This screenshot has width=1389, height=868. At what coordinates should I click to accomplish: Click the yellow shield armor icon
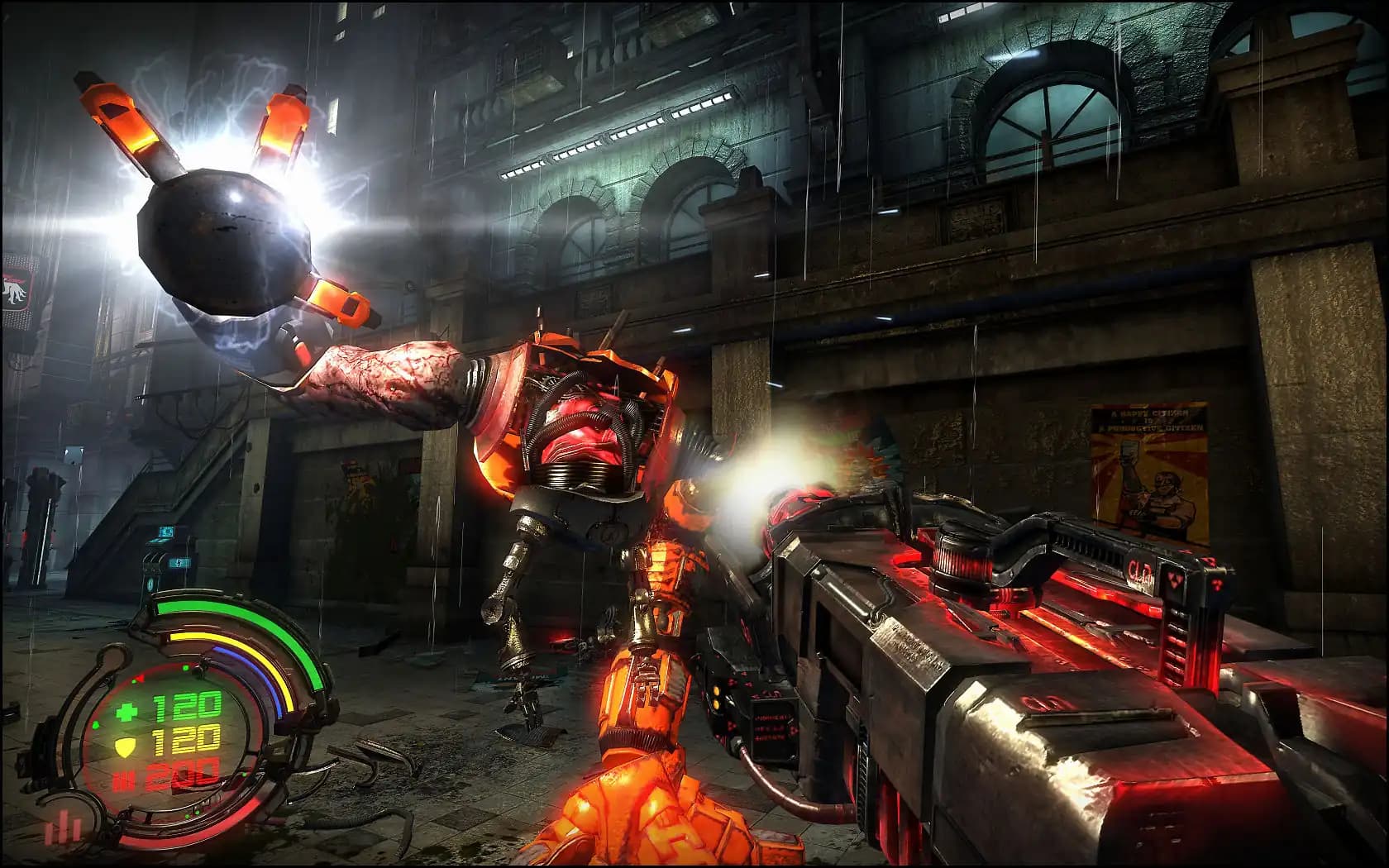point(123,749)
